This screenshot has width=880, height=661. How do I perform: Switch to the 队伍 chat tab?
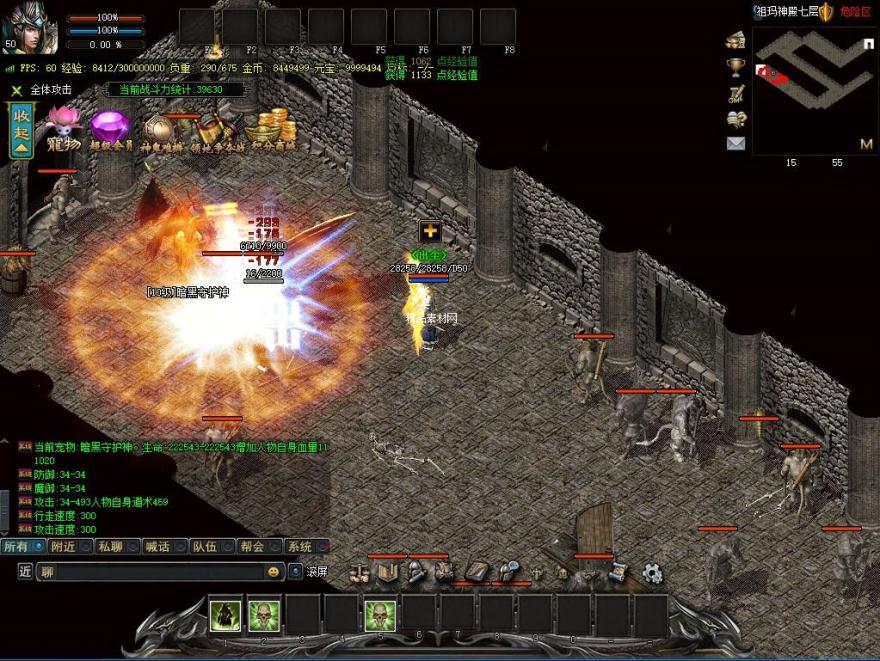(205, 547)
